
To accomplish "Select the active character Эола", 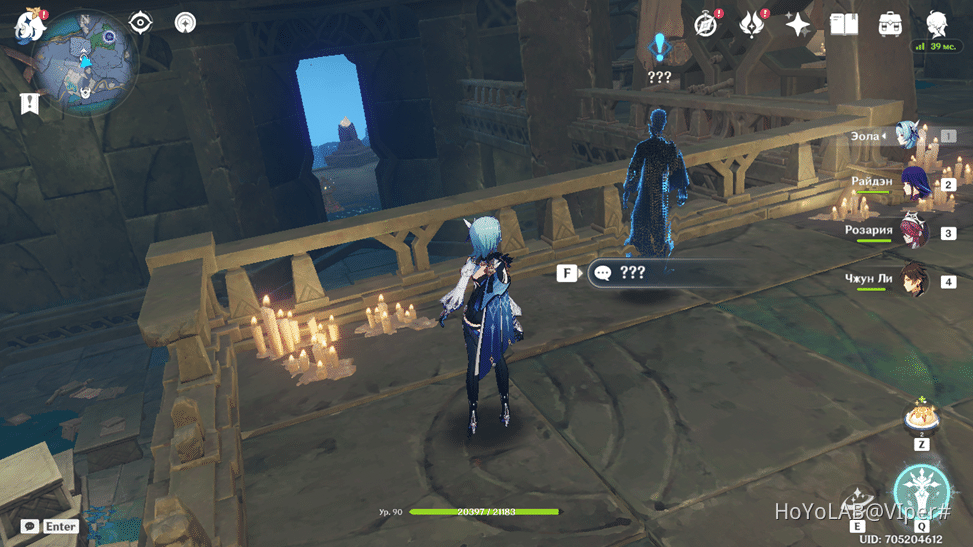I will click(908, 135).
